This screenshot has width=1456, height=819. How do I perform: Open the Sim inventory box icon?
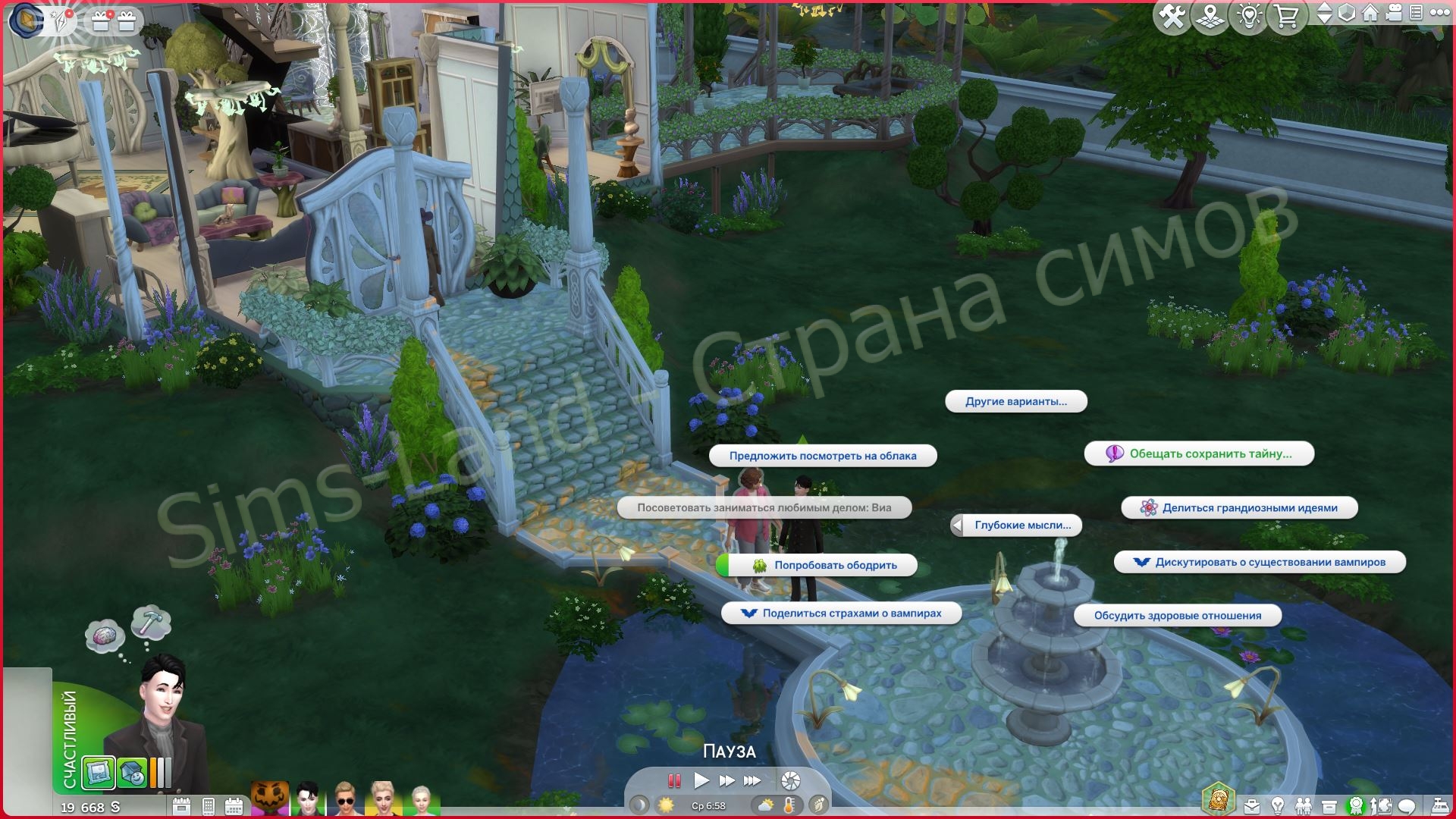[1329, 805]
